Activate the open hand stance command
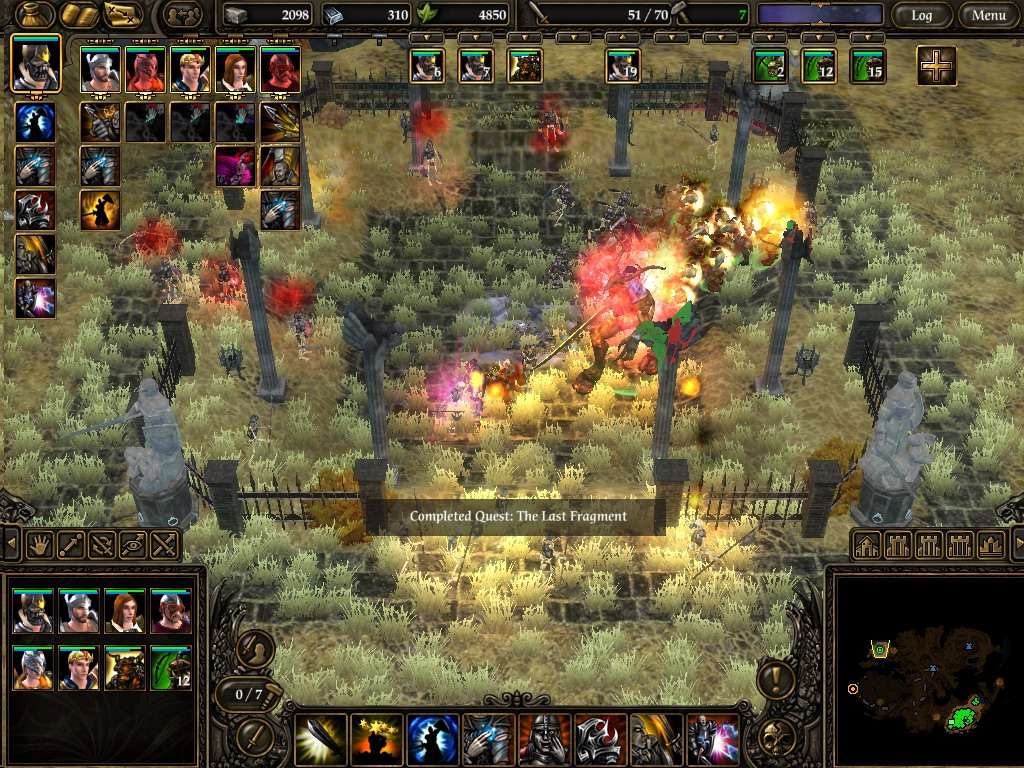The height and width of the screenshot is (768, 1024). [40, 545]
